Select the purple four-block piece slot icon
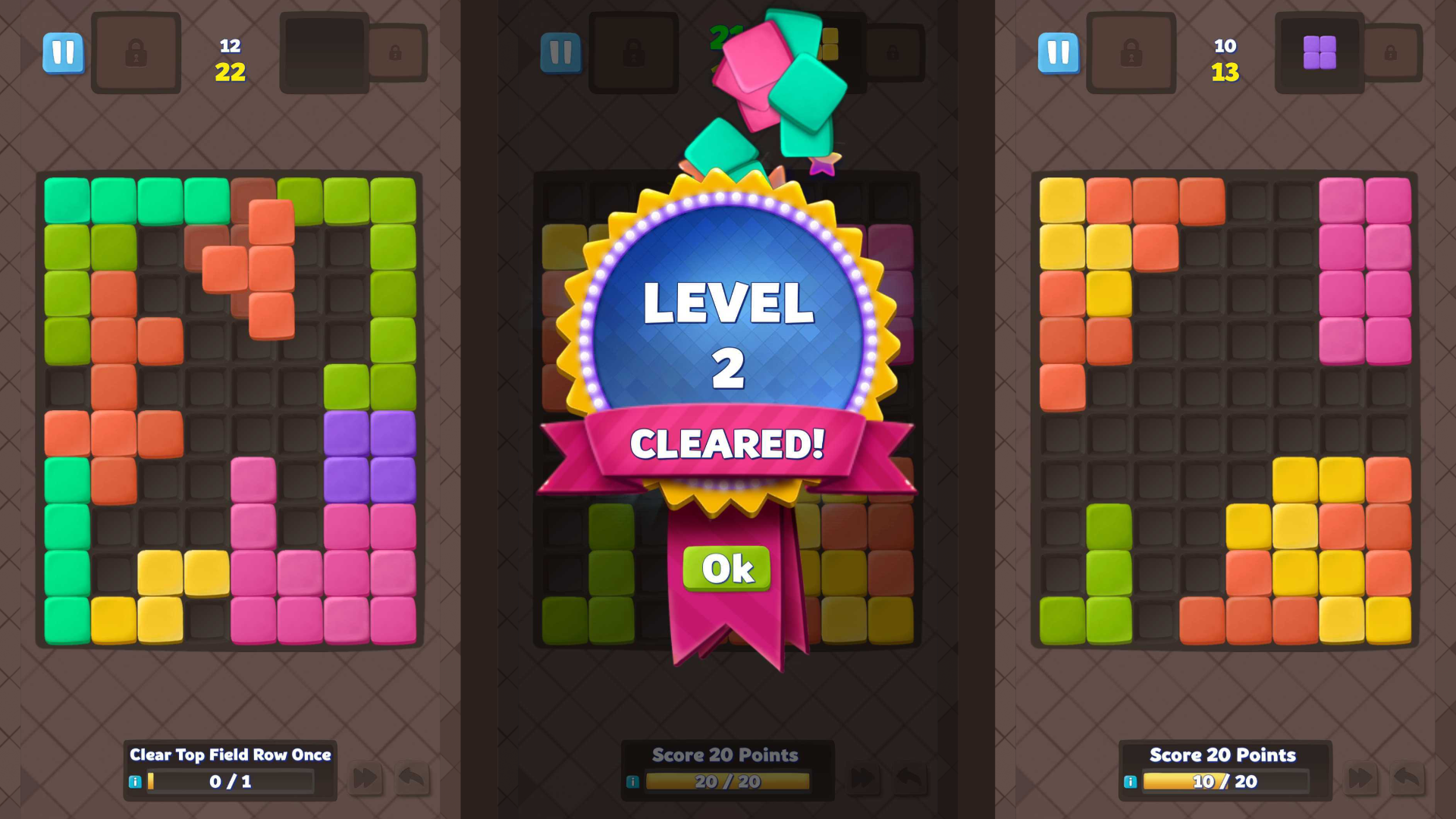1456x819 pixels. click(x=1319, y=53)
